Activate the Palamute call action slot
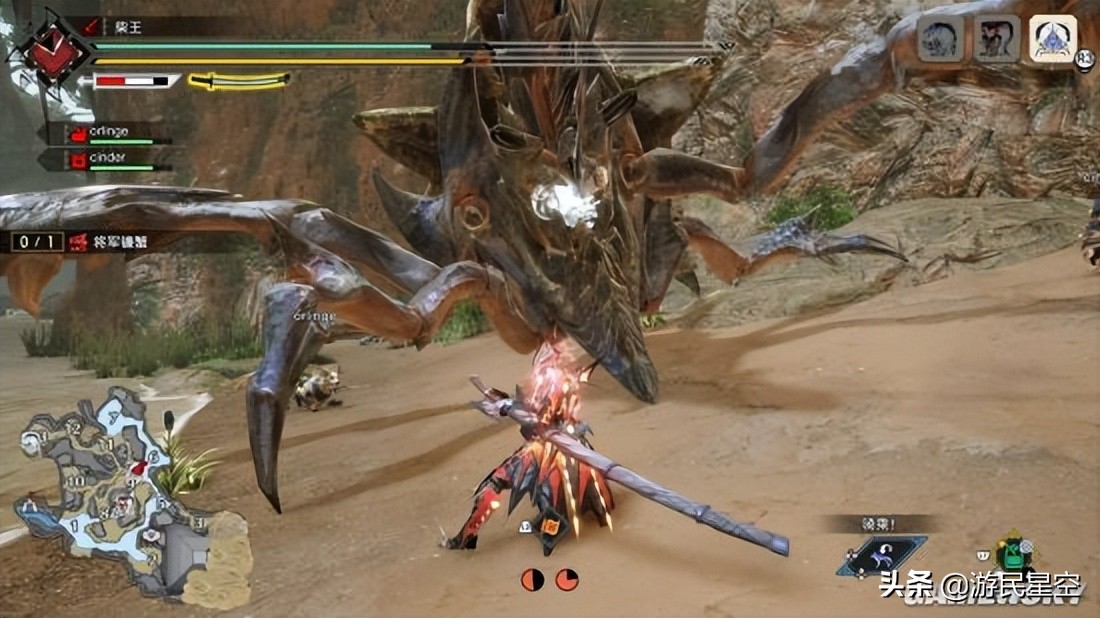This screenshot has width=1100, height=618. pyautogui.click(x=881, y=556)
